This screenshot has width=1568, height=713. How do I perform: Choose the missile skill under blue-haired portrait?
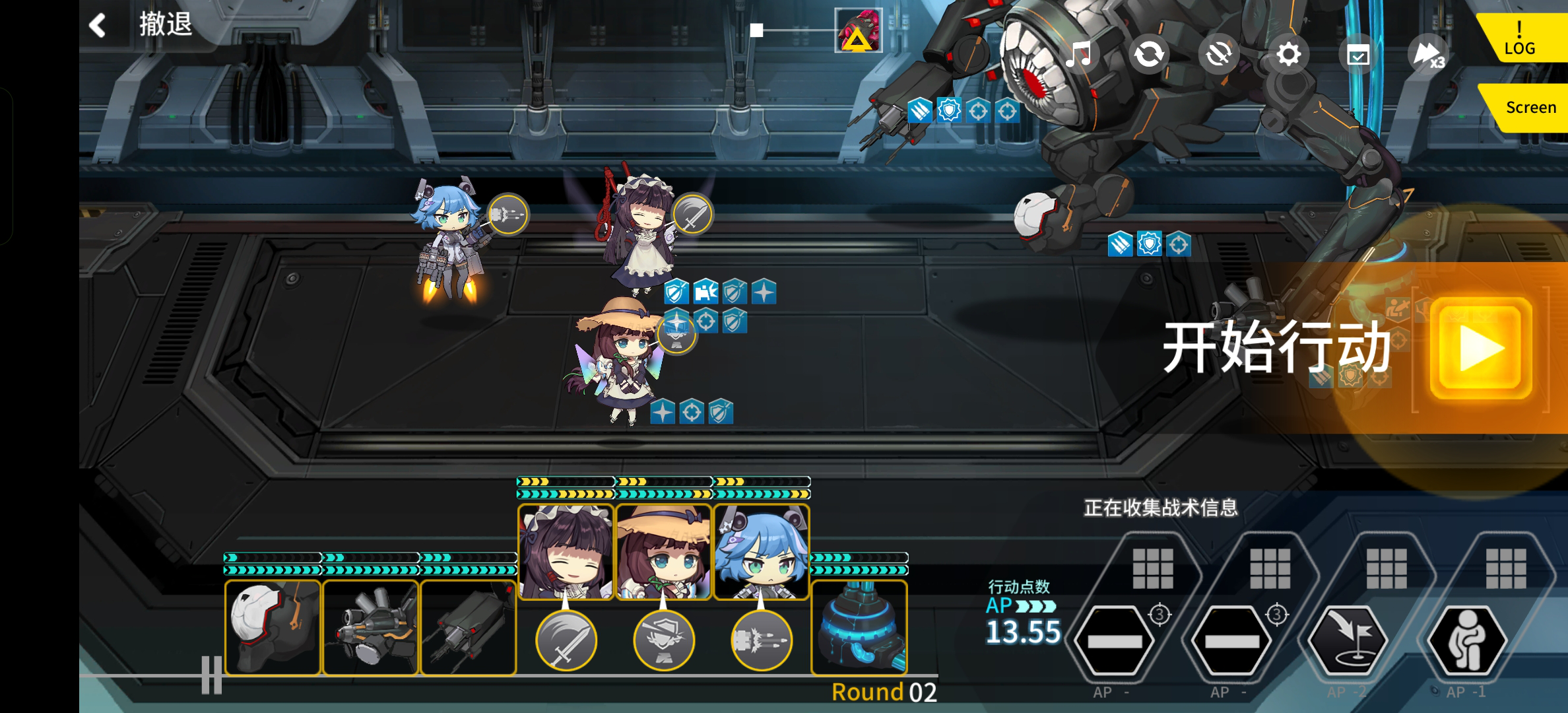point(762,640)
